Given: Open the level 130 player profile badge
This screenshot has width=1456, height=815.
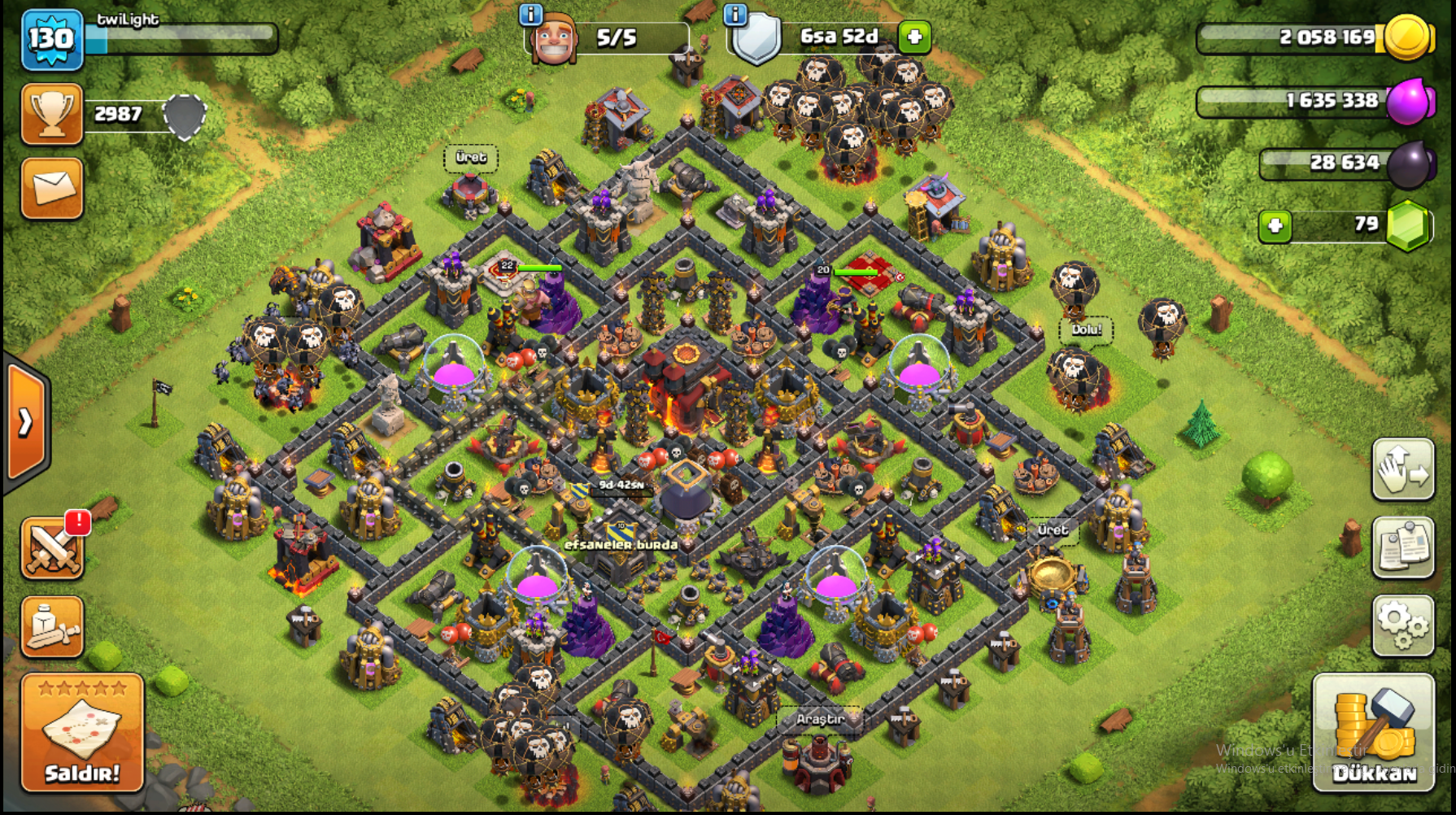Looking at the screenshot, I should click(x=52, y=39).
